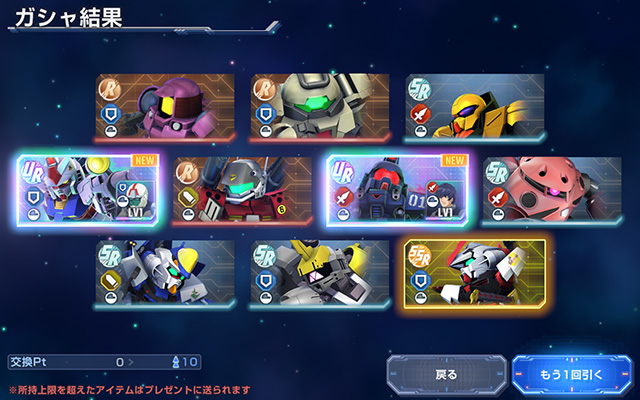Pick the red armored mech R card
The width and height of the screenshot is (640, 400).
(x=243, y=190)
